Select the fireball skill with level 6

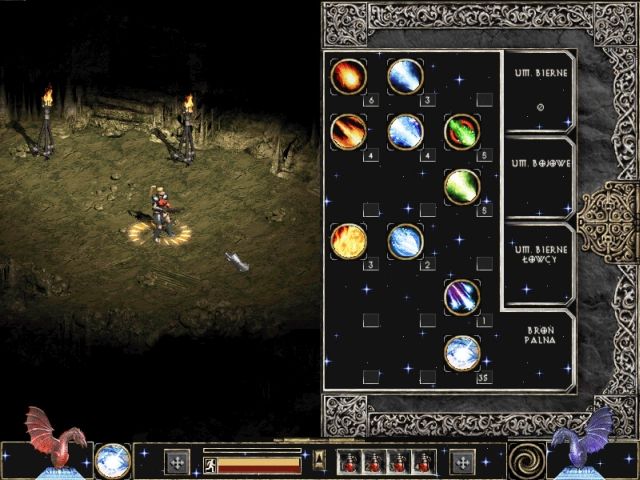348,76
